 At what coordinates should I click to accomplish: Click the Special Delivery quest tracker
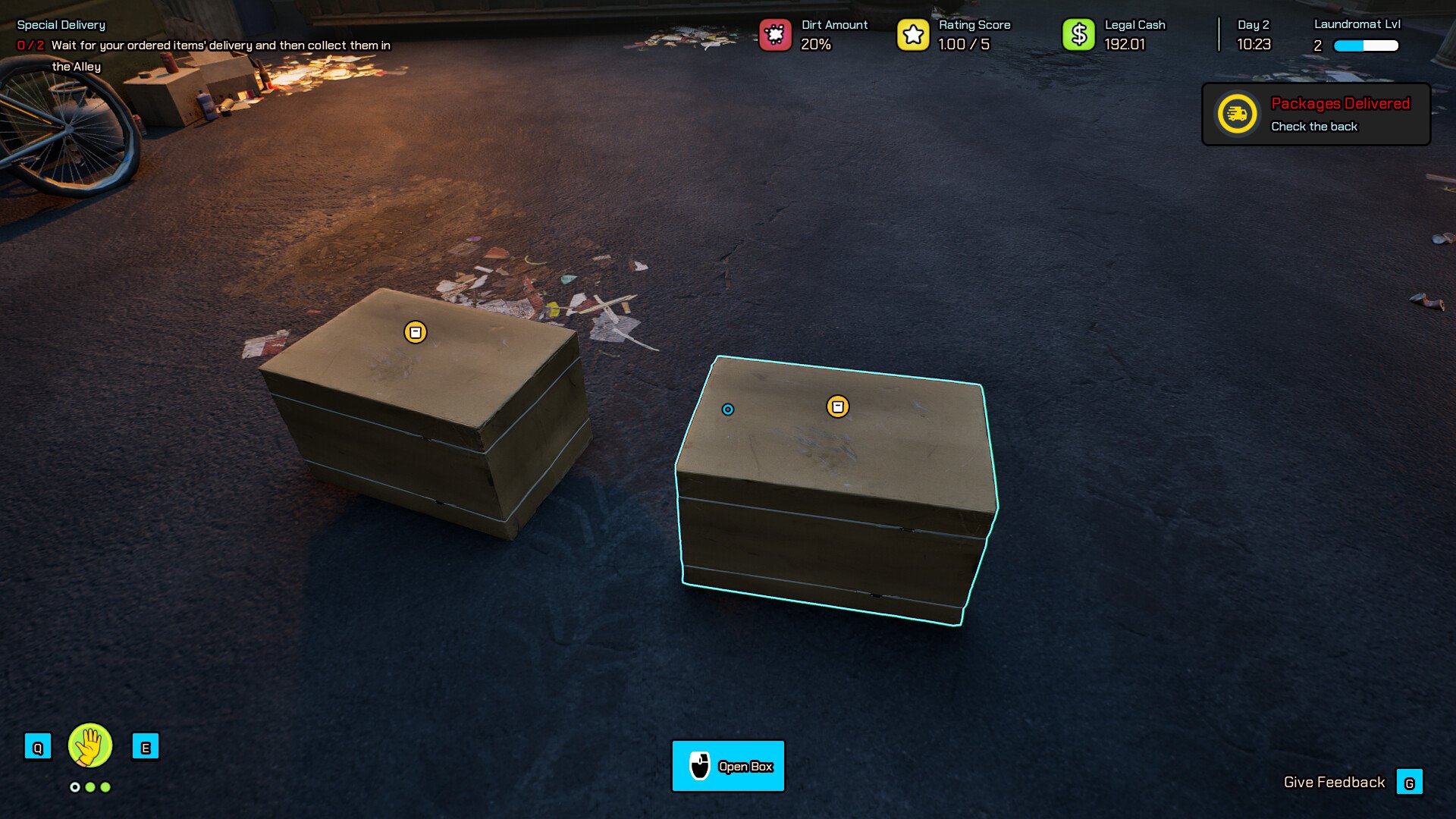[x=61, y=25]
